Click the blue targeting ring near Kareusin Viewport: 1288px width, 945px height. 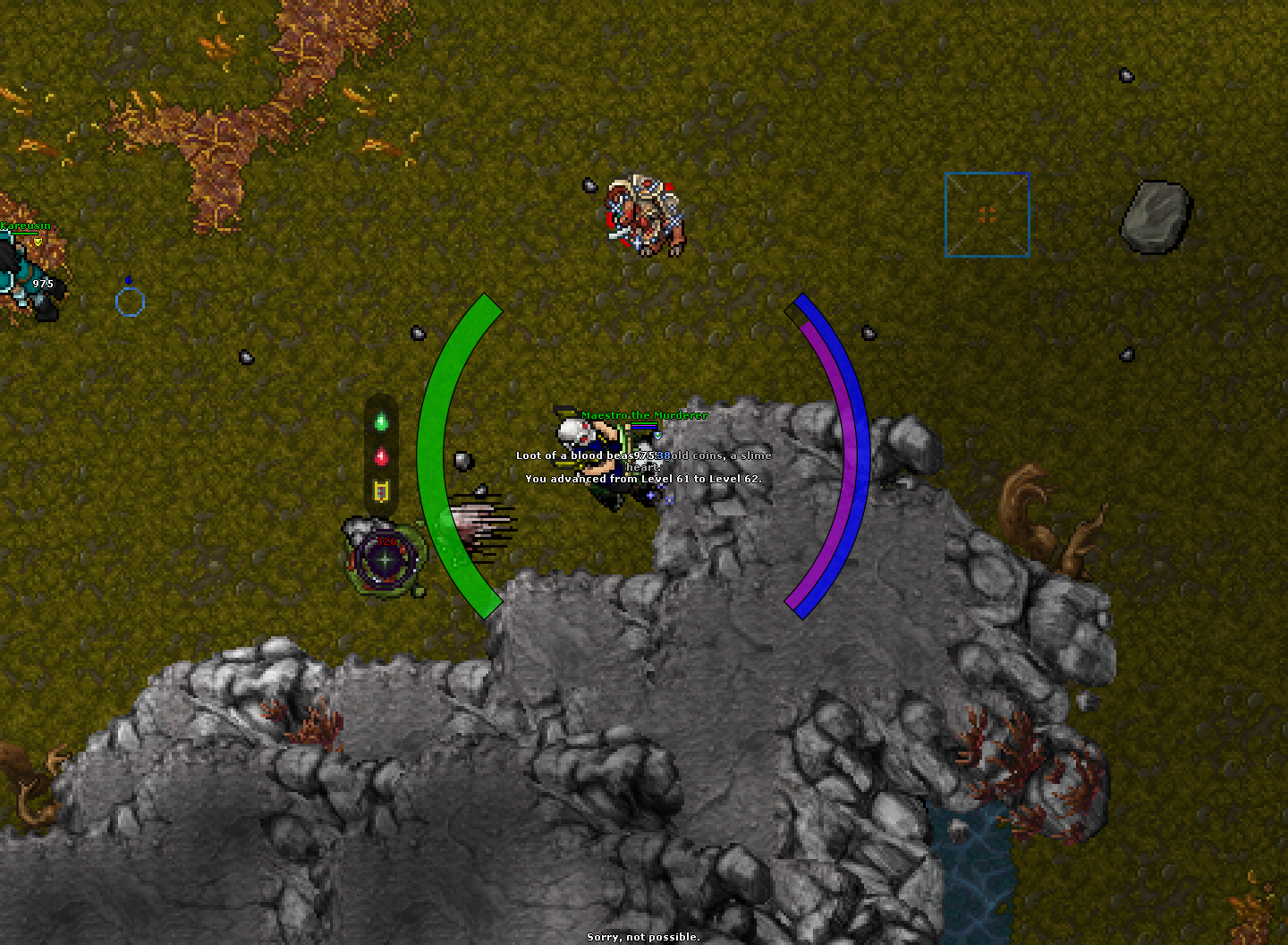pyautogui.click(x=130, y=302)
